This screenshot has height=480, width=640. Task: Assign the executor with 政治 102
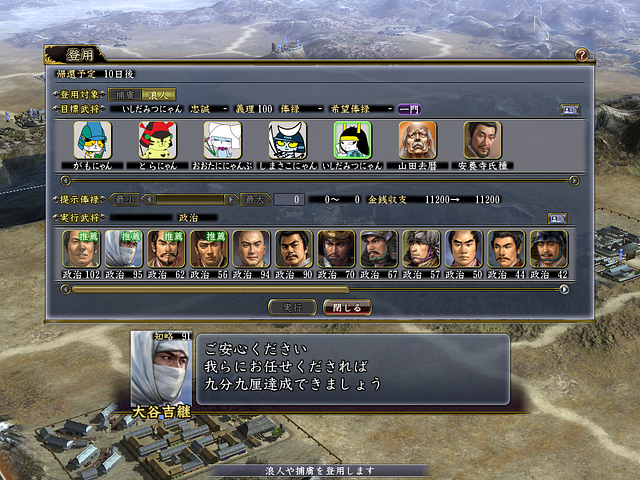tap(80, 250)
